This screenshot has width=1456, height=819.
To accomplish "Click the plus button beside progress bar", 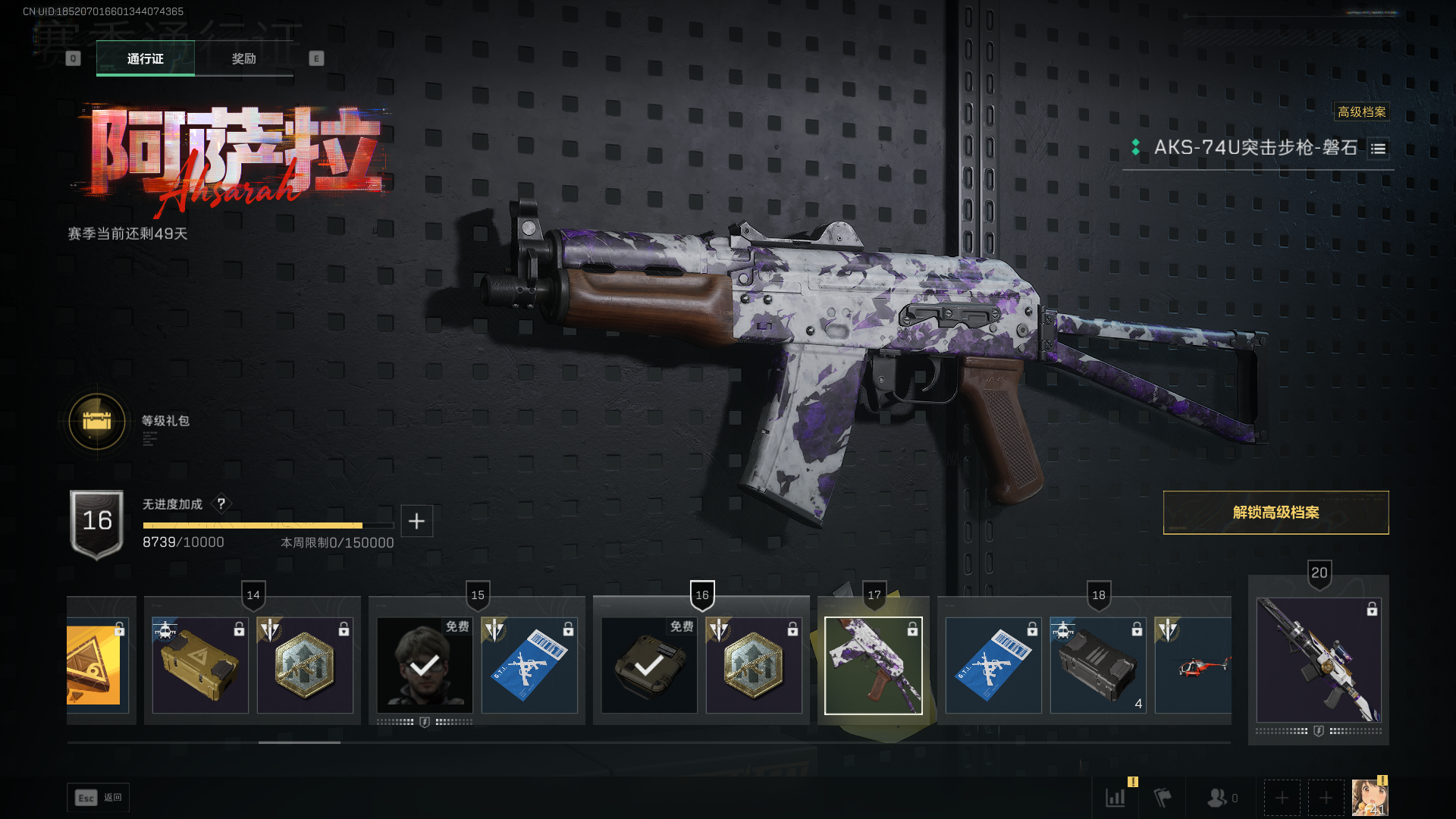I will click(x=416, y=521).
